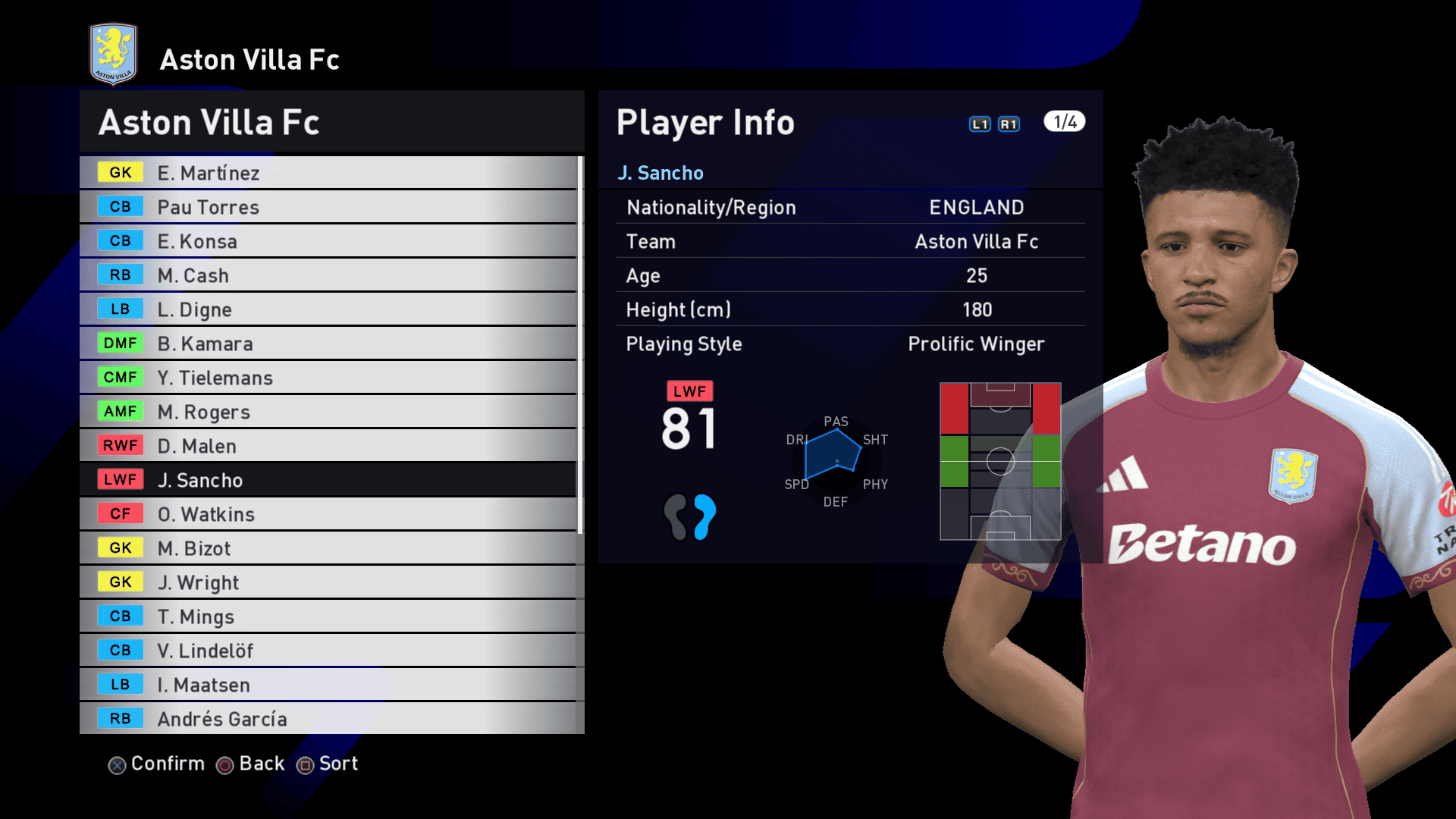Click the squad list scrollbar
The image size is (1456, 819).
(x=580, y=345)
